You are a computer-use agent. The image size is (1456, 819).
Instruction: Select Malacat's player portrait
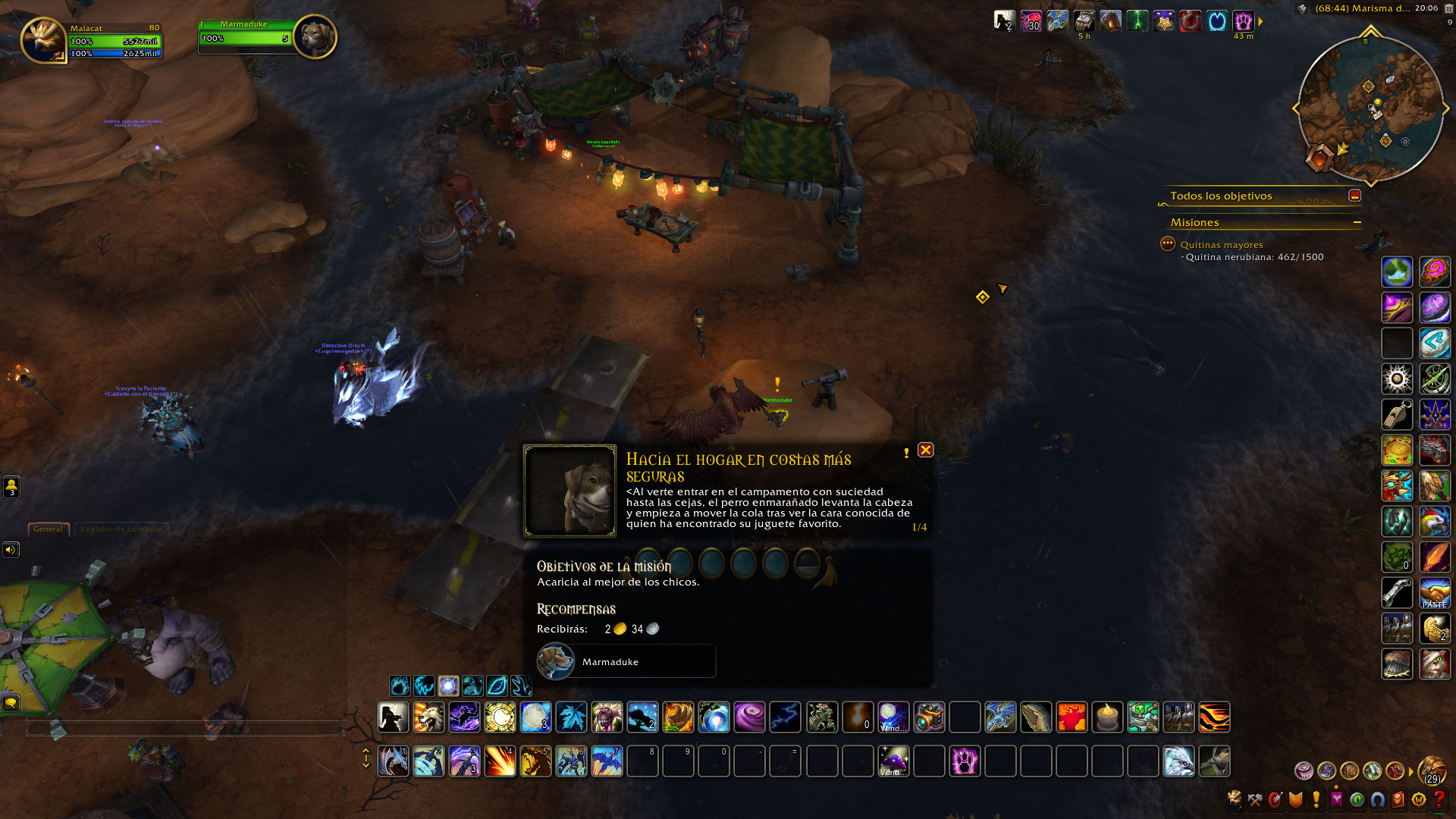[43, 39]
